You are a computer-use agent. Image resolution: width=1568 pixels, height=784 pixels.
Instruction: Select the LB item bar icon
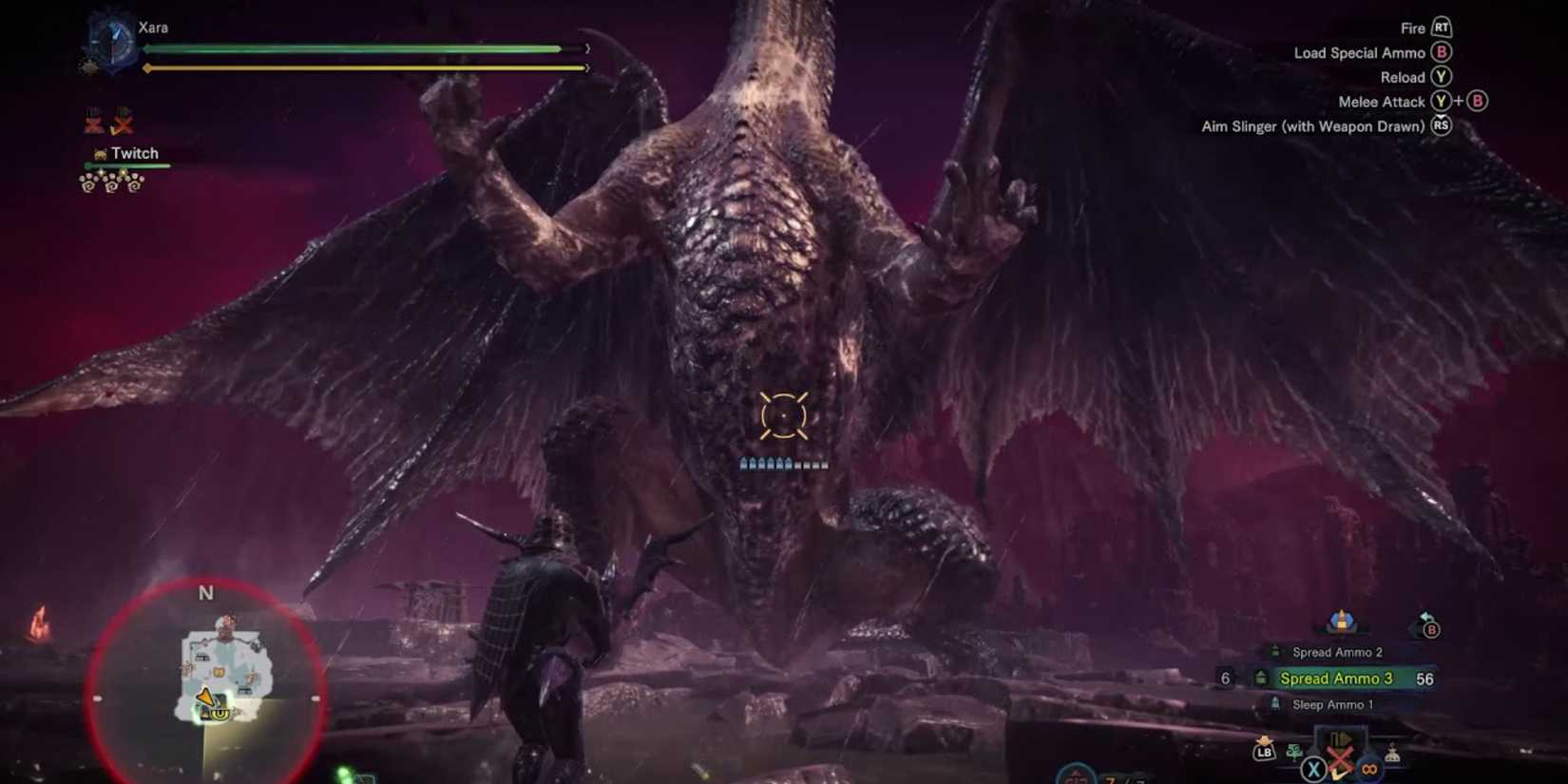point(1264,753)
